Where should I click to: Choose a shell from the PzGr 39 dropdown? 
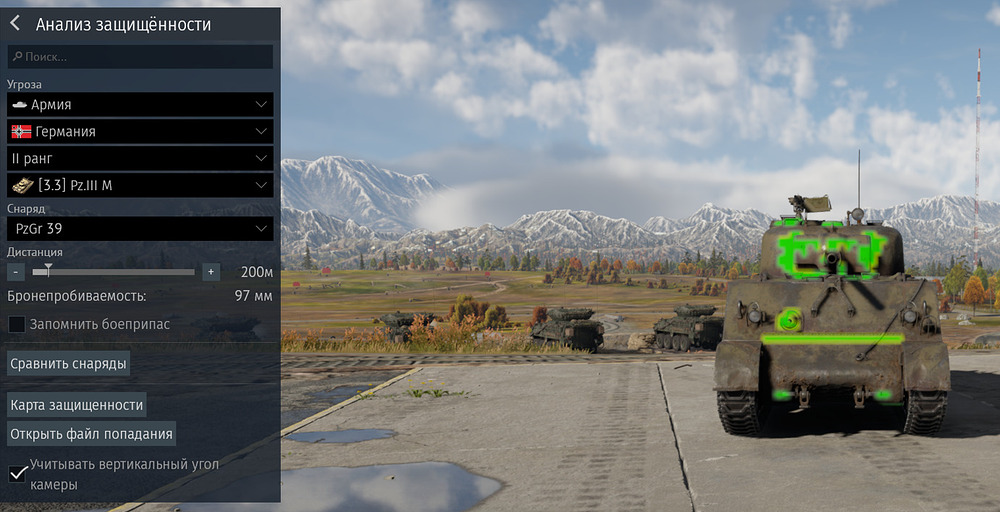(140, 230)
